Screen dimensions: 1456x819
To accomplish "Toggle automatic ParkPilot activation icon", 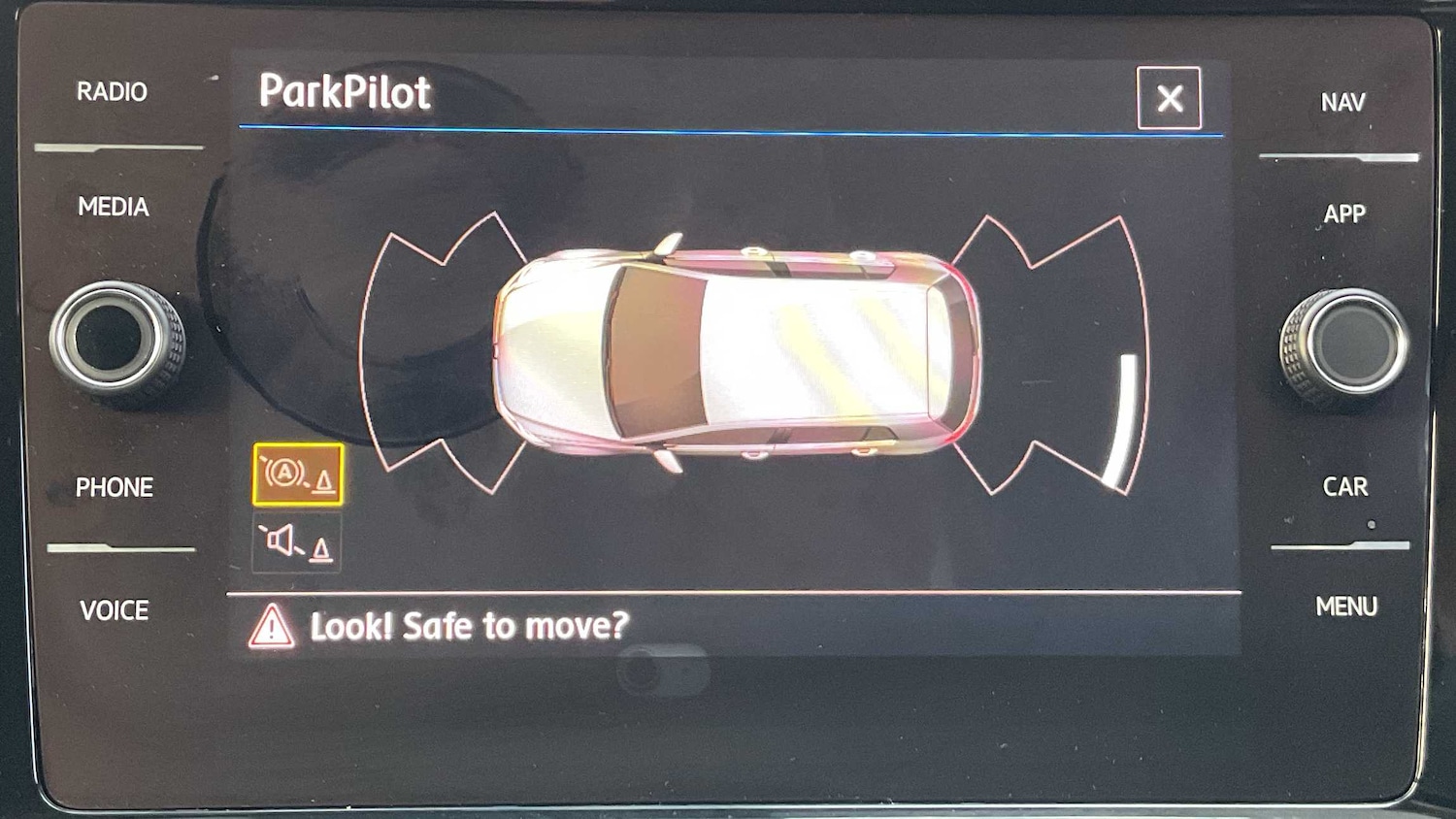I will [298, 475].
